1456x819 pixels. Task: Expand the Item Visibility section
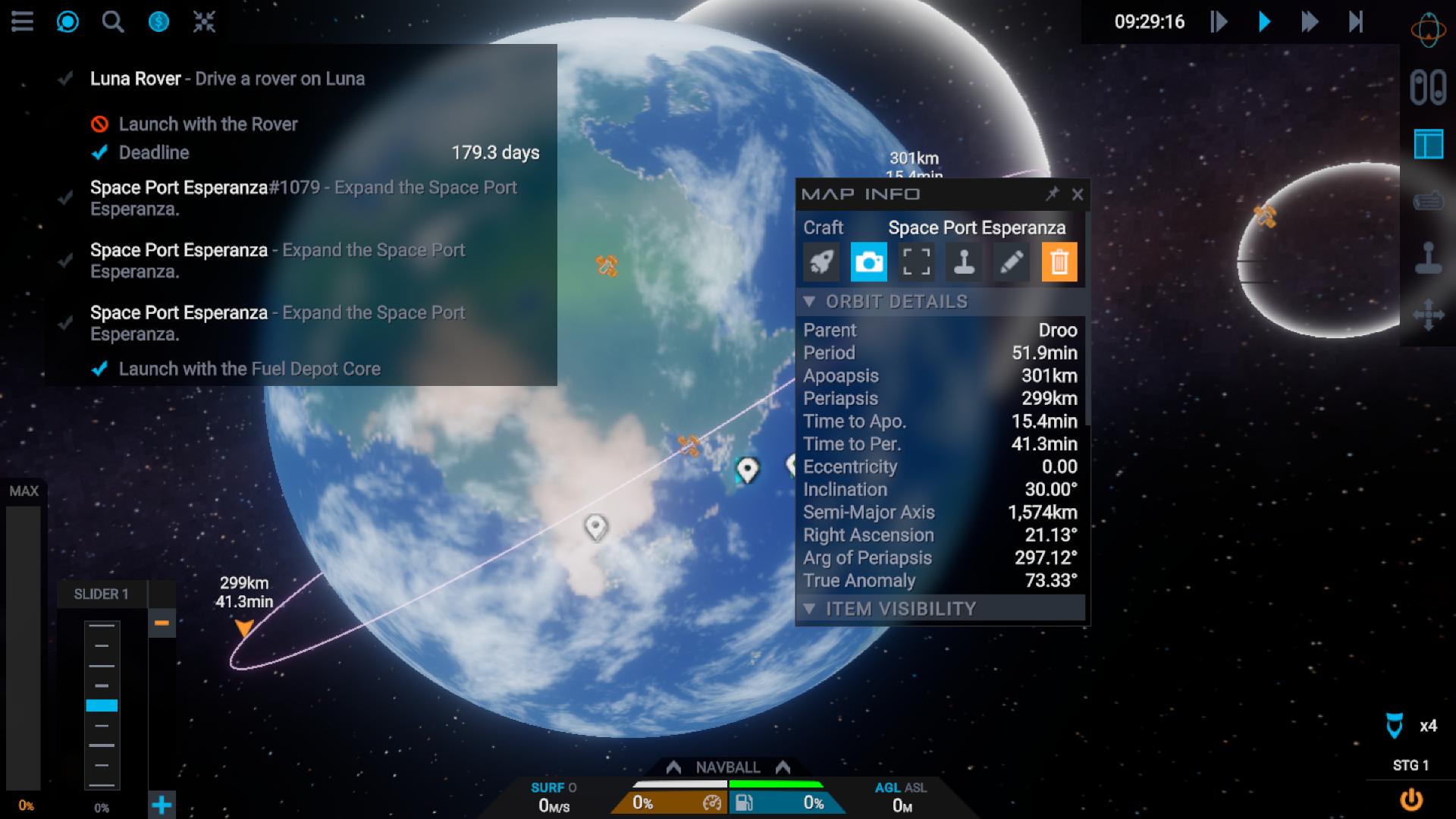point(809,609)
